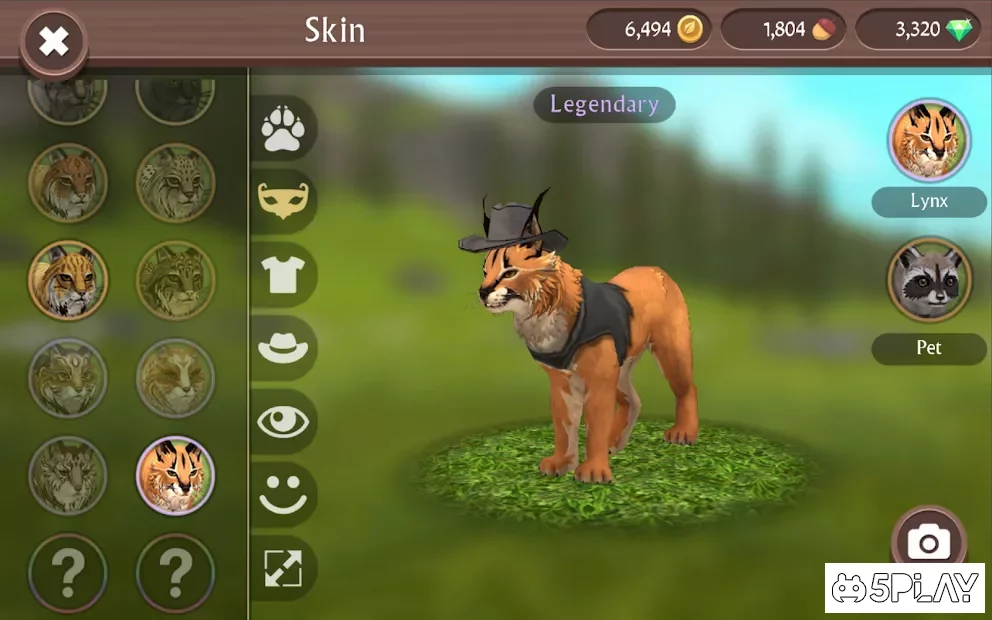
Task: Choose the smiley face tab
Action: (x=283, y=494)
